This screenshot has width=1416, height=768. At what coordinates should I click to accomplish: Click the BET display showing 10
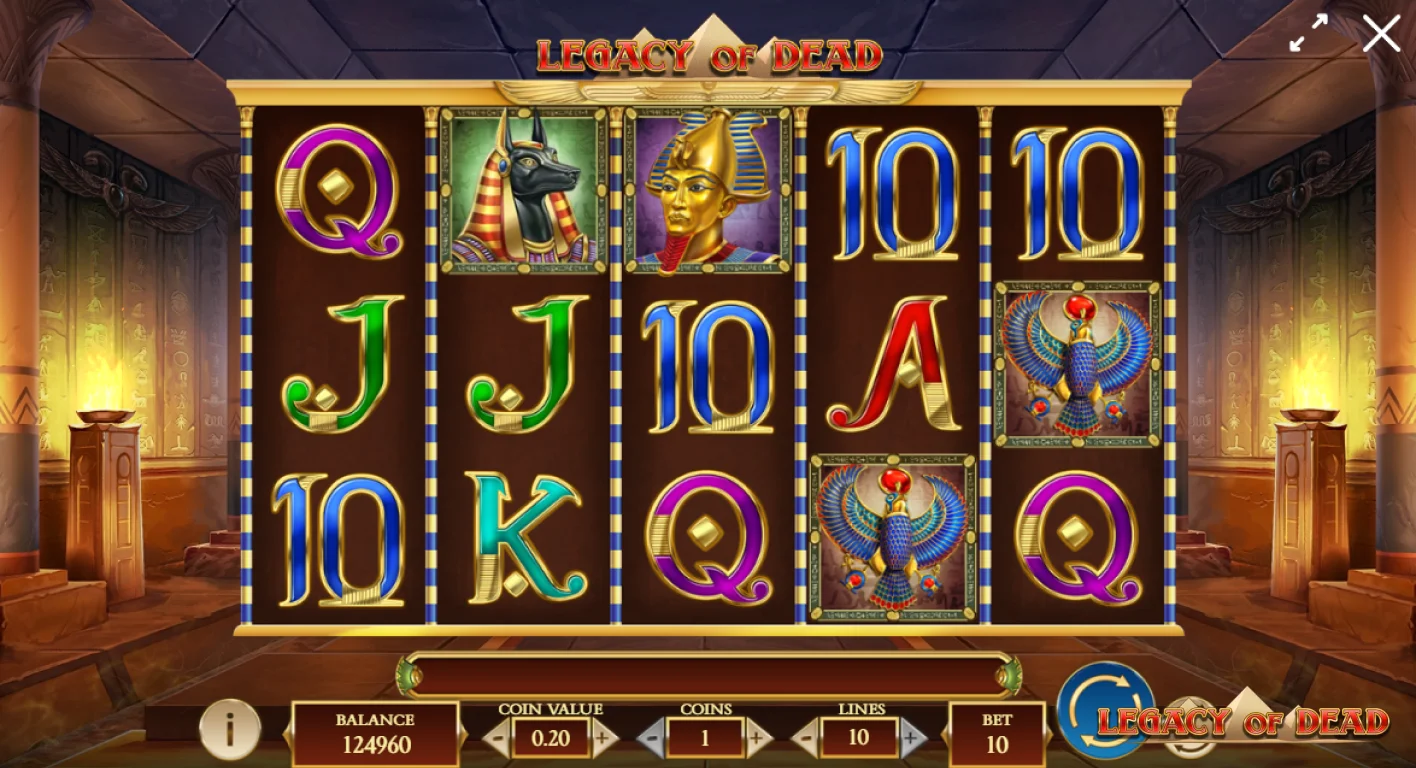(x=998, y=732)
